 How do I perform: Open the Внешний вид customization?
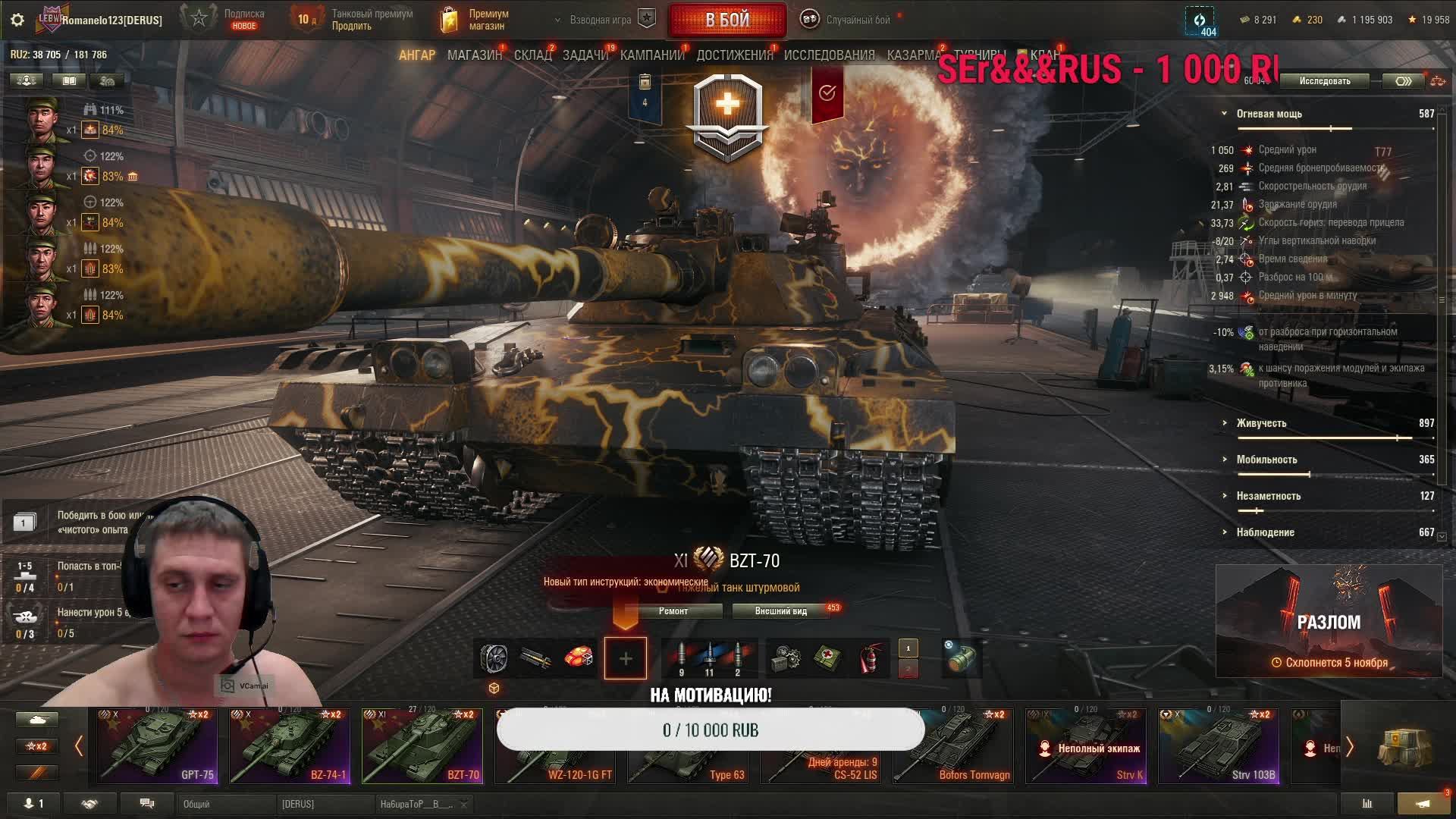pos(780,611)
